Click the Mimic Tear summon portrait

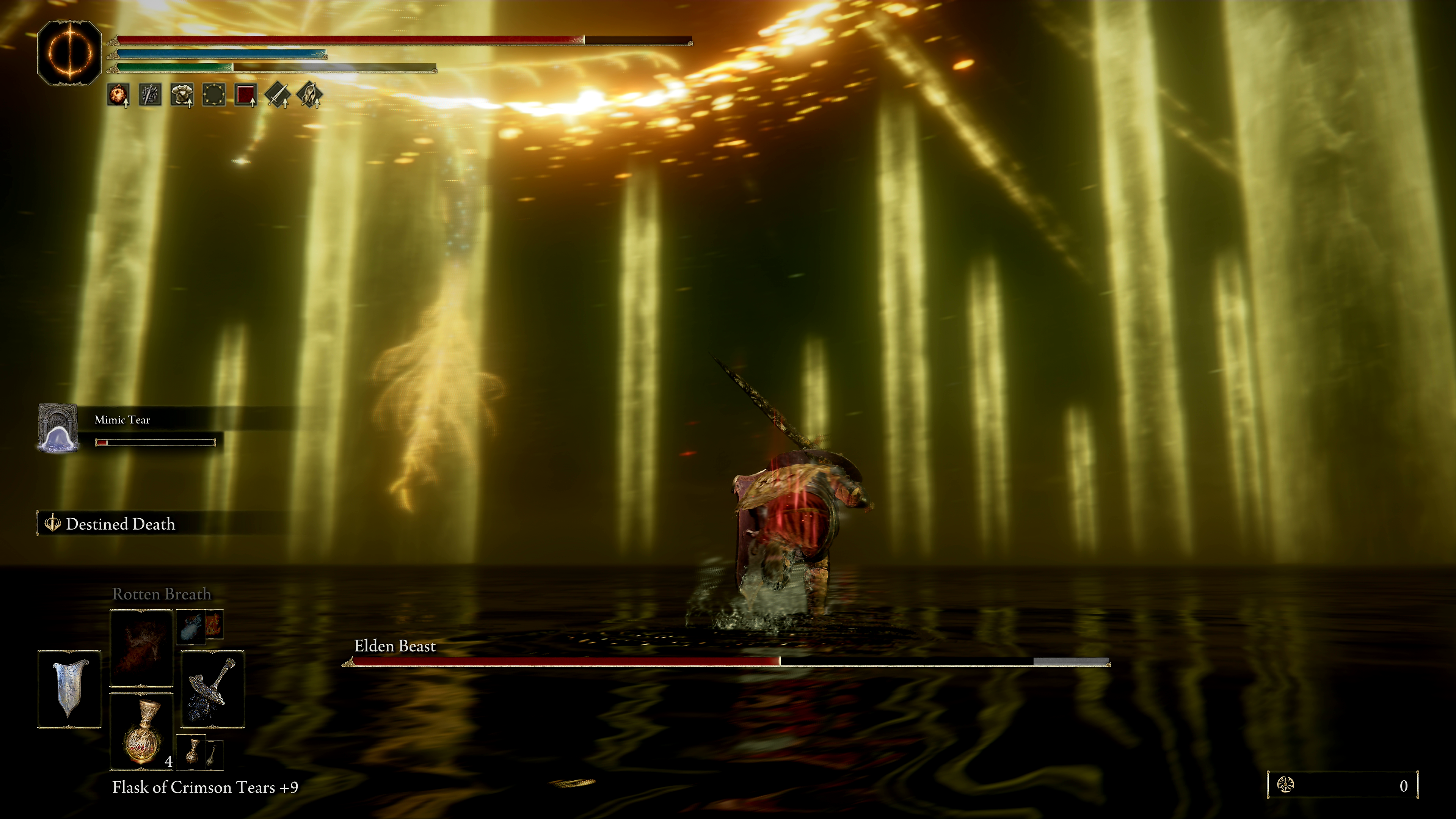[58, 428]
